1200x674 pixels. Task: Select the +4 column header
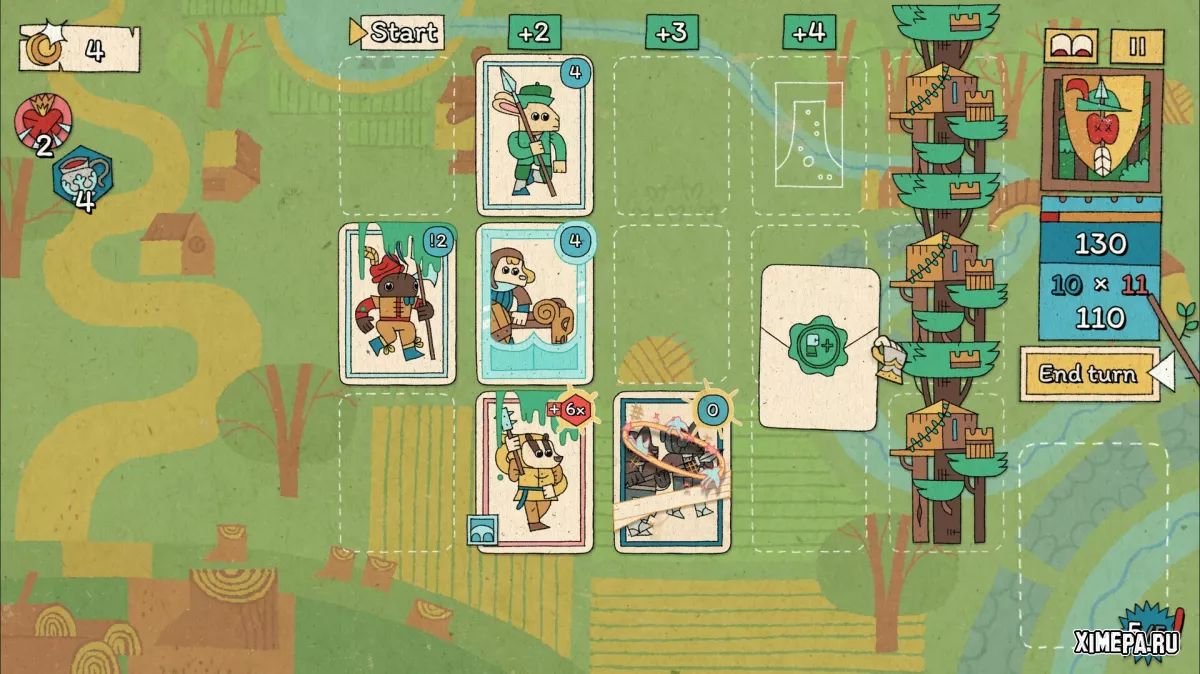click(x=808, y=32)
